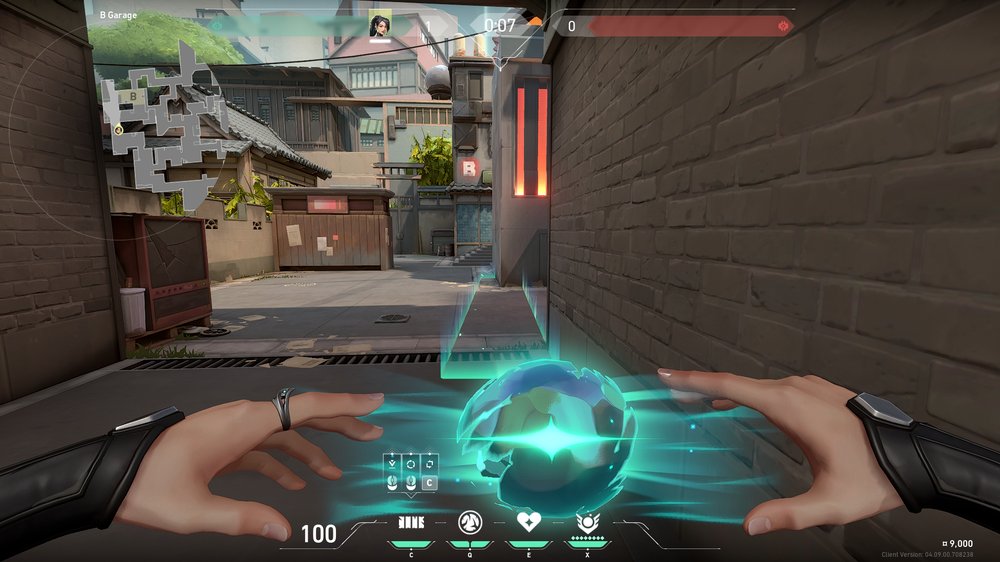The width and height of the screenshot is (1000, 562).
Task: Activate the Slow Orb ability icon
Action: click(469, 522)
